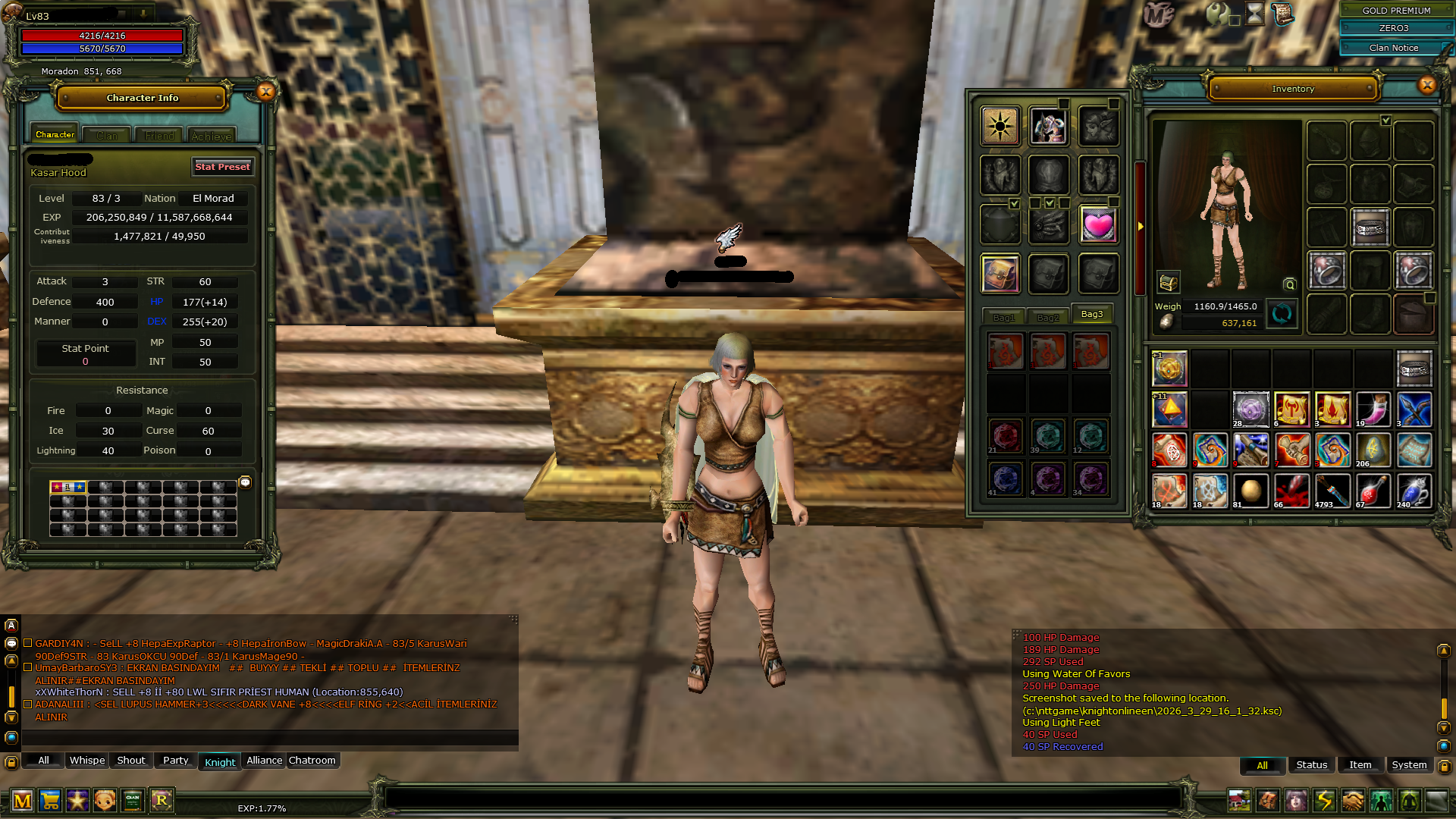The height and width of the screenshot is (819, 1456).
Task: Toggle the magnifier zoom on the character preview
Action: (1289, 283)
